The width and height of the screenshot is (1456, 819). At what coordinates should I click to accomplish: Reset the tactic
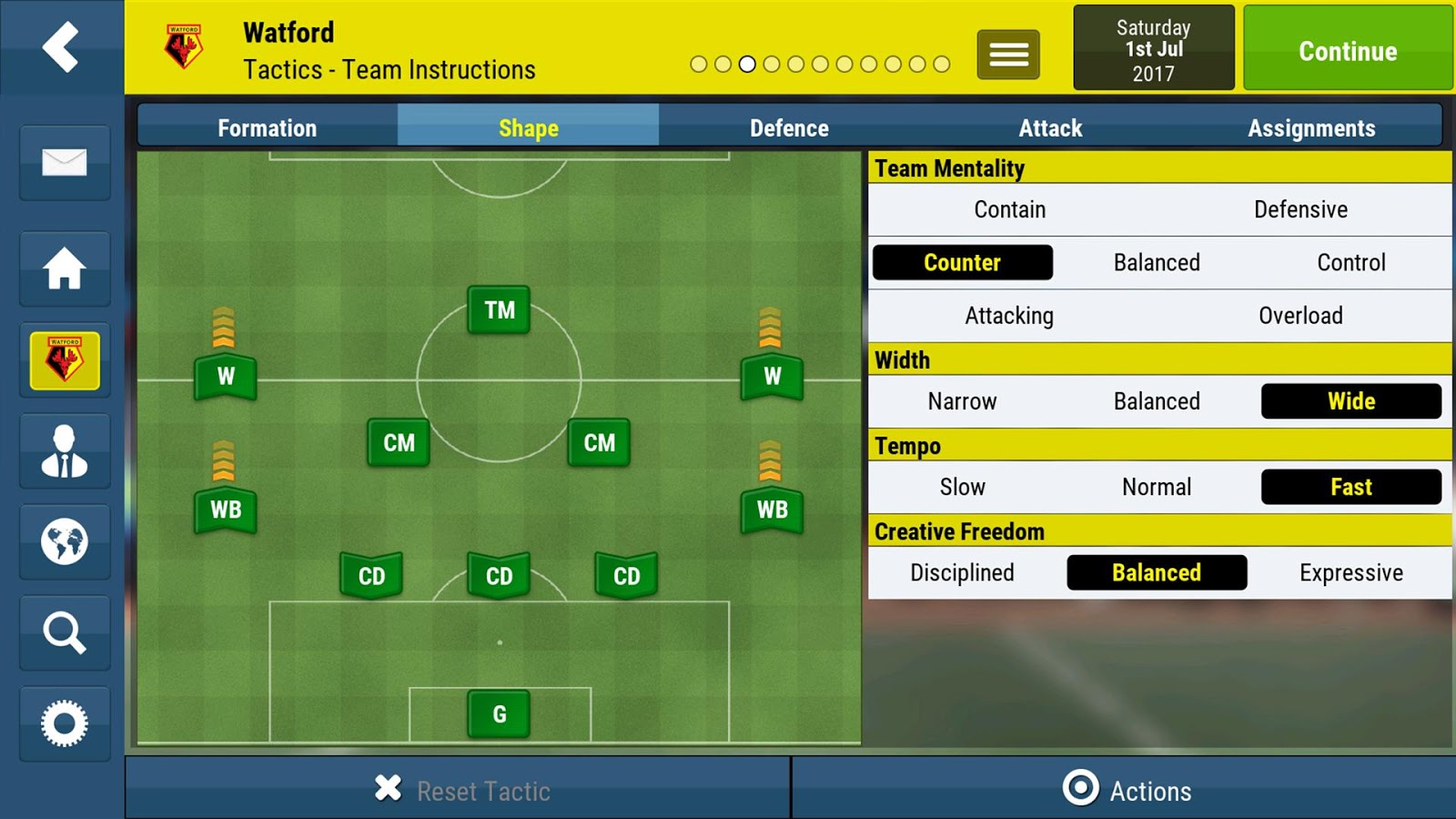click(x=462, y=790)
